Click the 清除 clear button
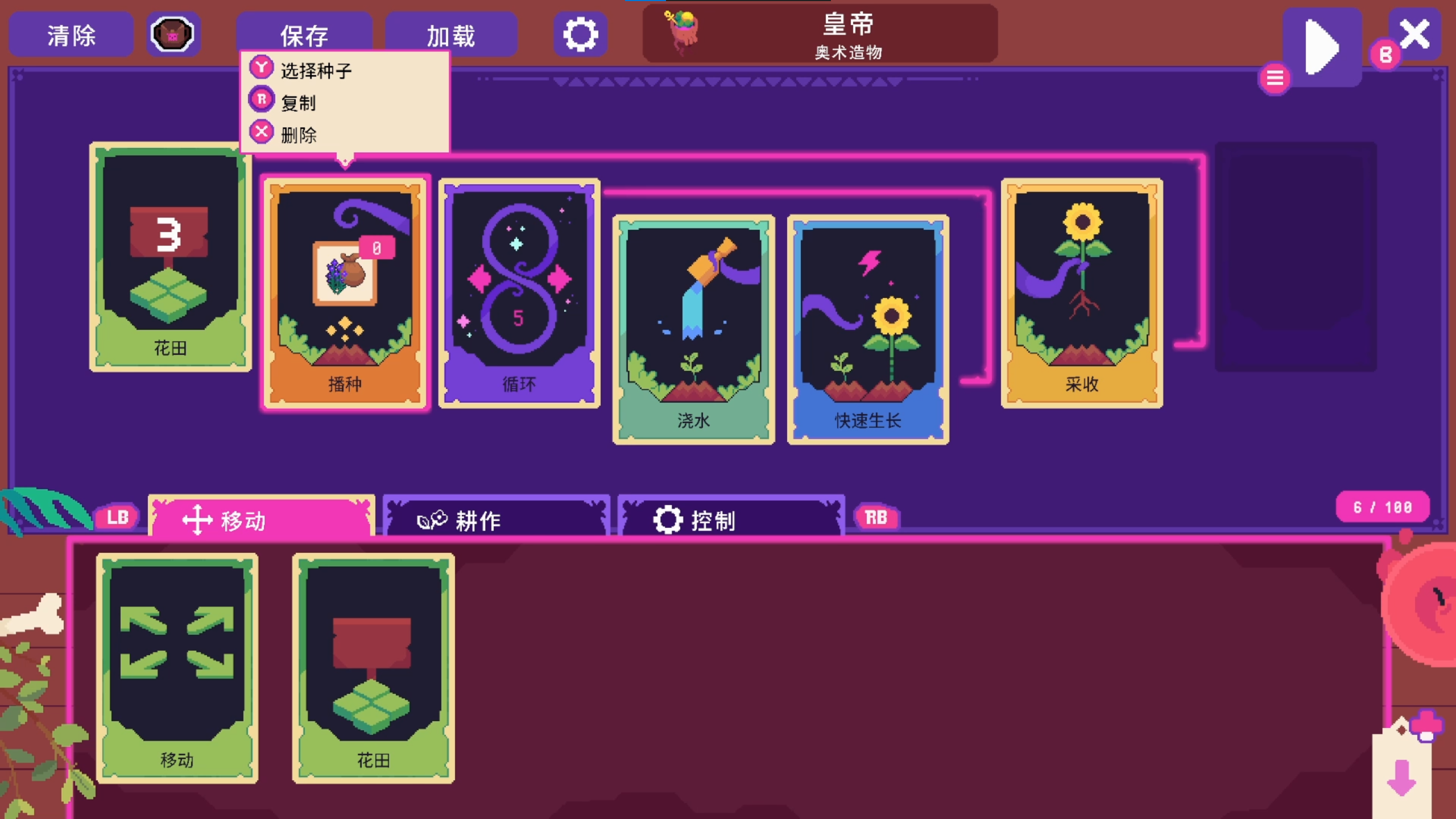This screenshot has width=1456, height=819. [71, 34]
